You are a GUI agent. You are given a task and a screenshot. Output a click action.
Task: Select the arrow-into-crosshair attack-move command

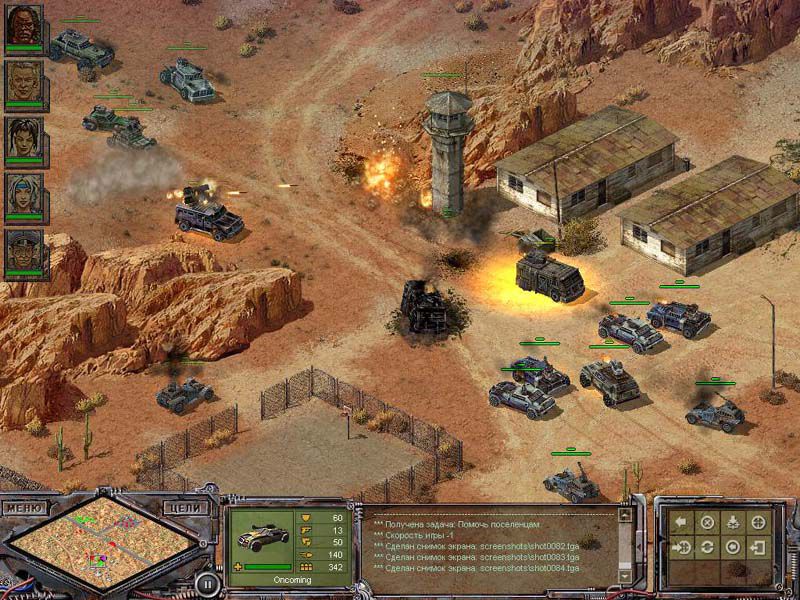click(681, 548)
